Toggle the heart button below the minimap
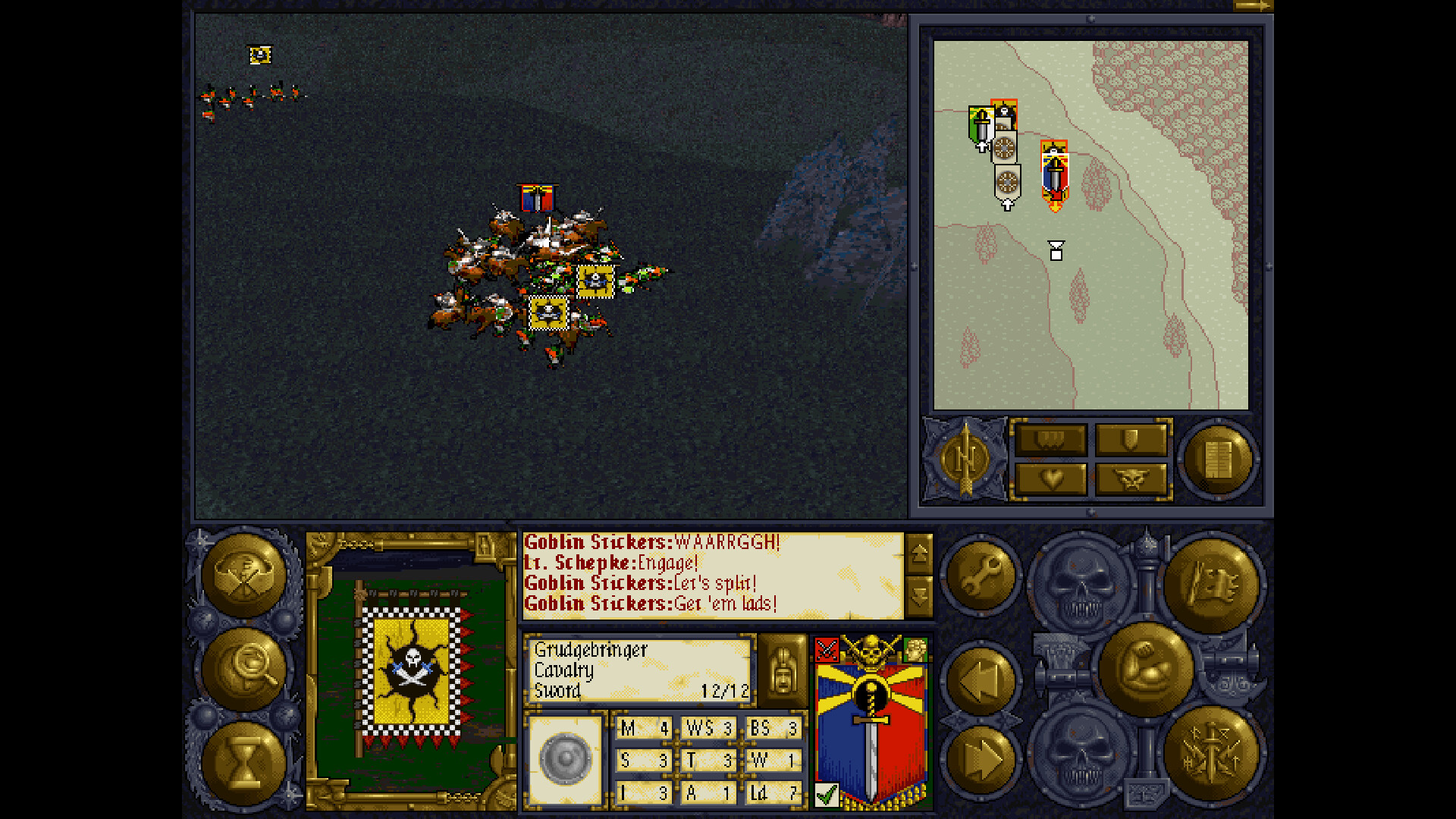This screenshot has width=1456, height=819. pos(1050,479)
